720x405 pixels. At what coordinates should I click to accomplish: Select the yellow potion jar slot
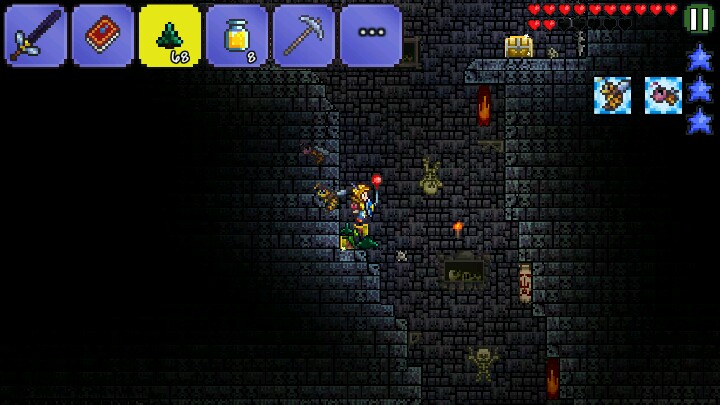point(237,35)
